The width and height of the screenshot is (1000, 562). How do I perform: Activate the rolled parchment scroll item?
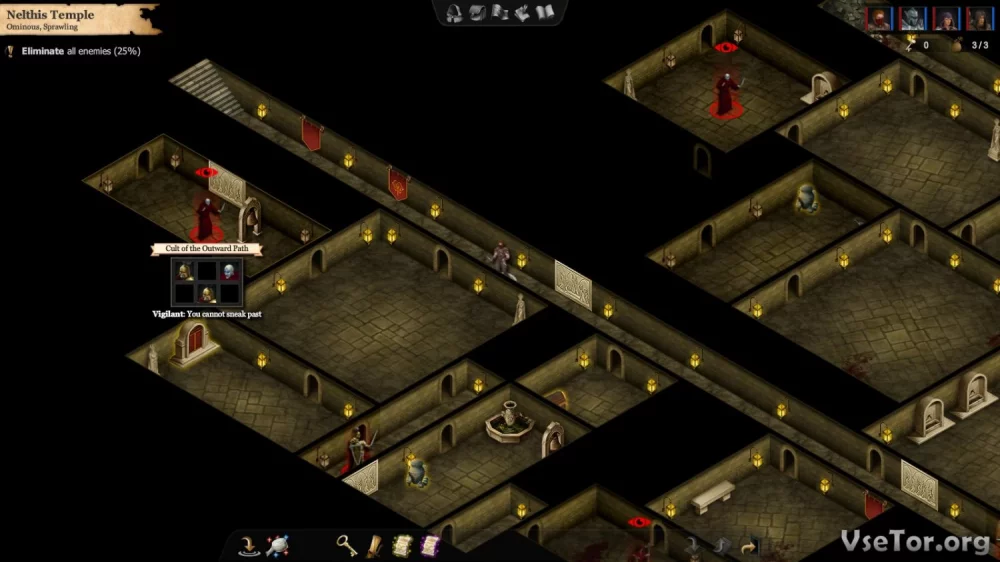click(x=374, y=546)
